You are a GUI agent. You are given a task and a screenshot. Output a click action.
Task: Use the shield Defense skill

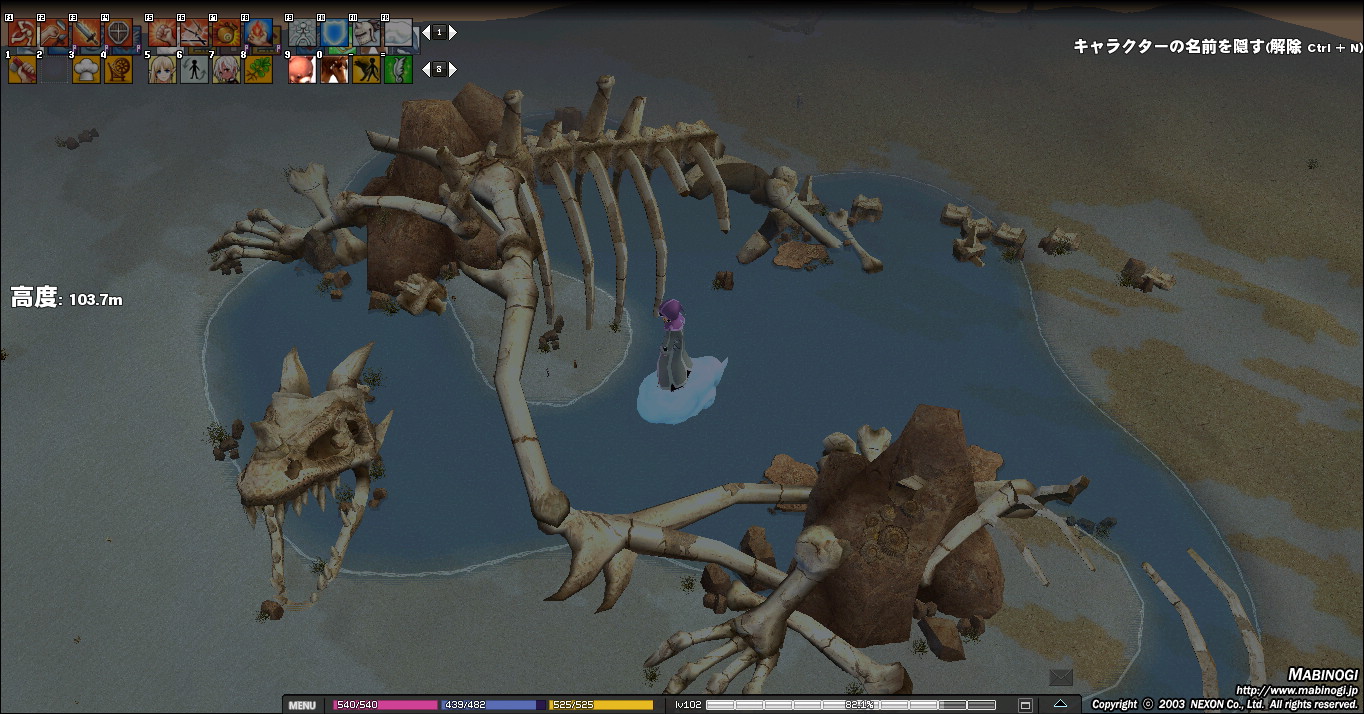[x=118, y=33]
